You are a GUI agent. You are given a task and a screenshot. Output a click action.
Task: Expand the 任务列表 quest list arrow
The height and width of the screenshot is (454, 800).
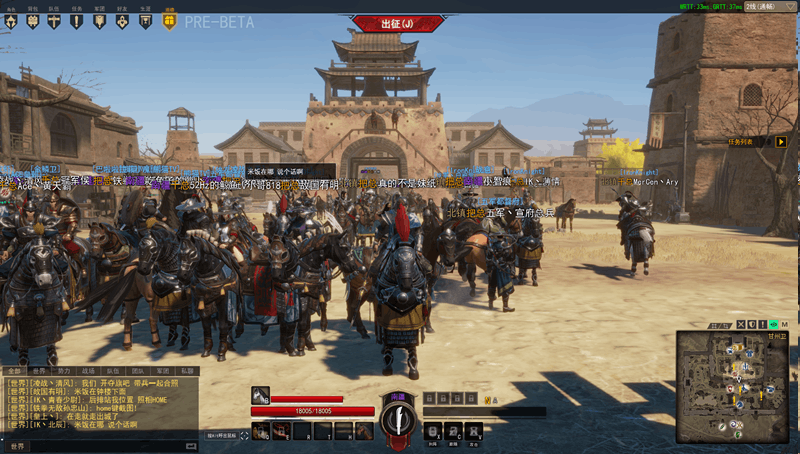pos(781,141)
